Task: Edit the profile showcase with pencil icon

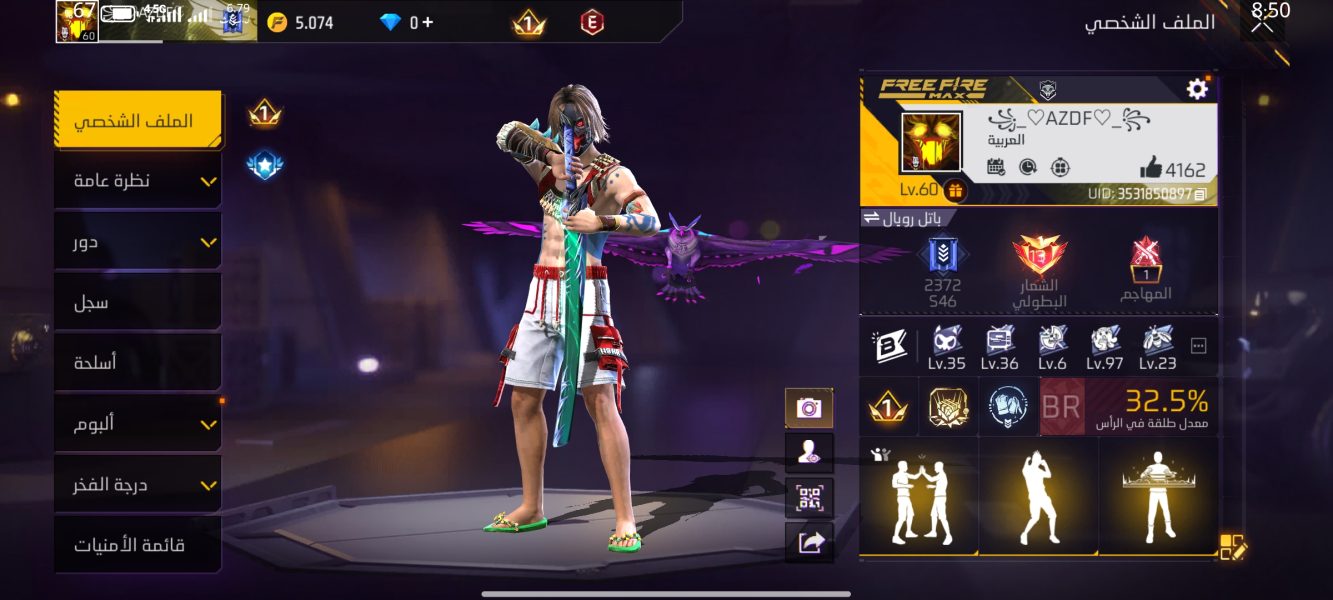Action: [x=1233, y=547]
